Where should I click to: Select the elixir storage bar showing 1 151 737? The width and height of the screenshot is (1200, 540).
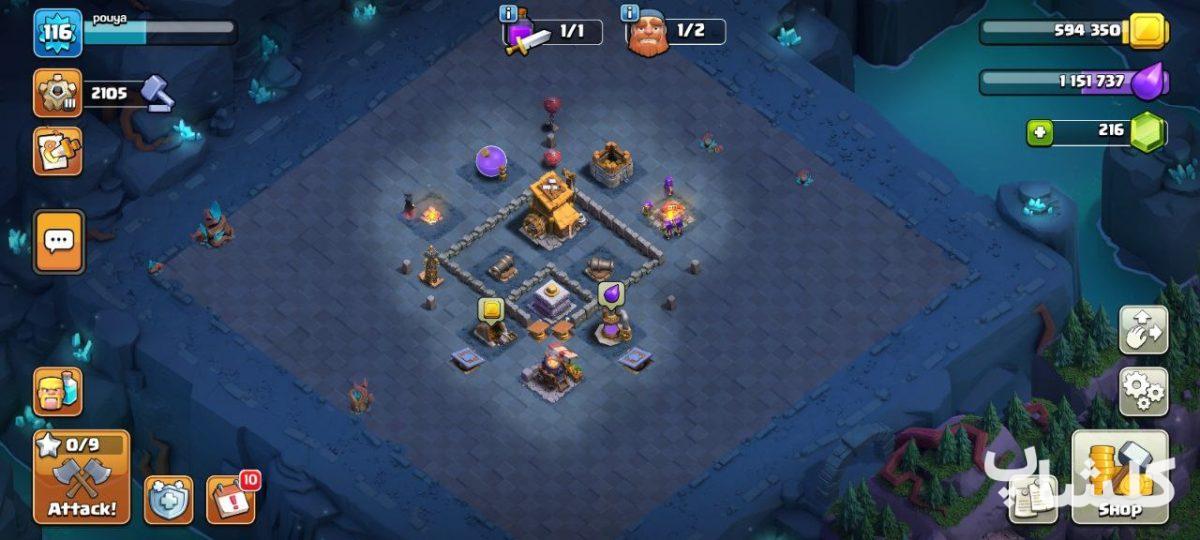(1060, 82)
